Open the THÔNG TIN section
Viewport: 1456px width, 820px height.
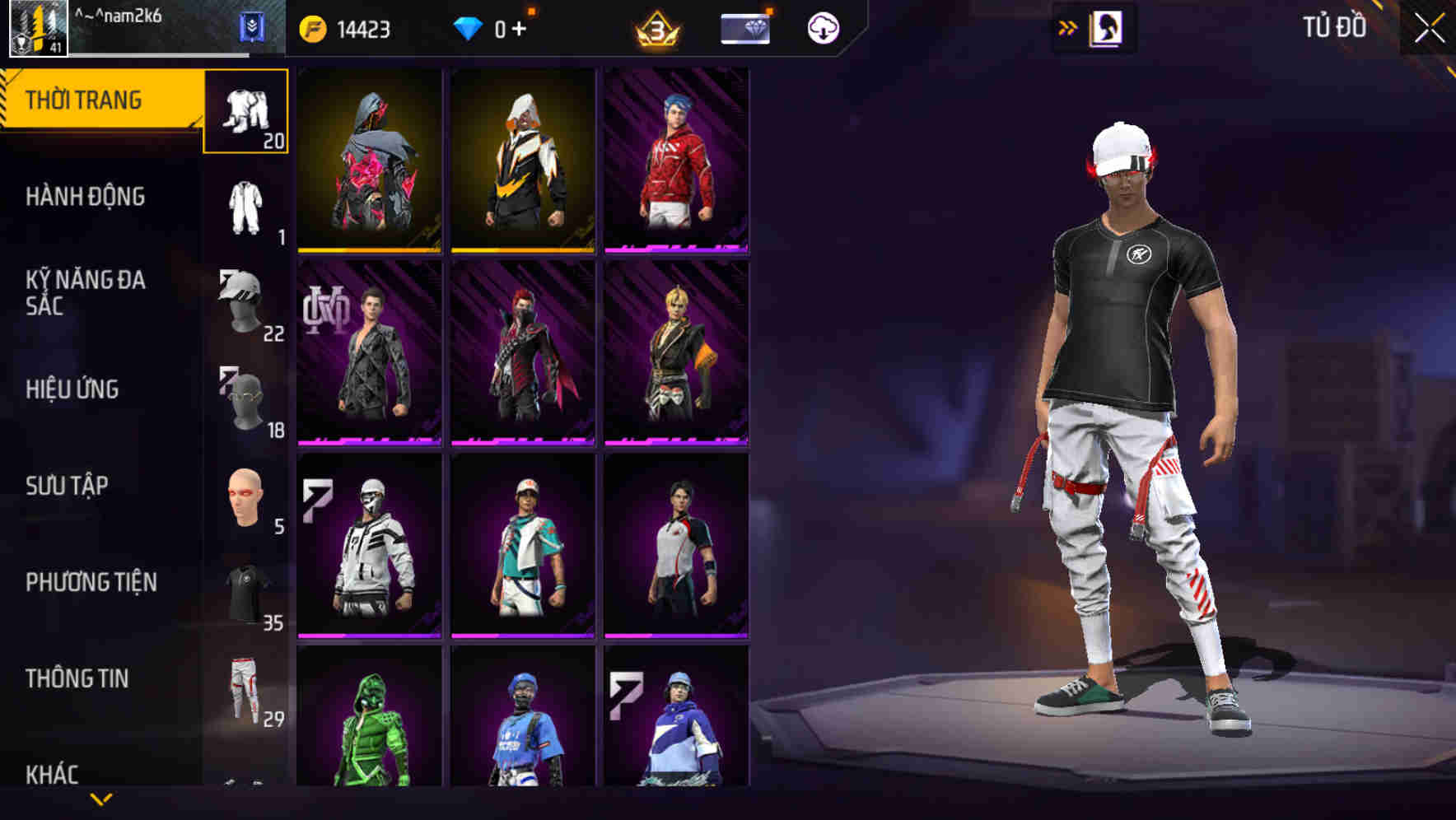78,678
